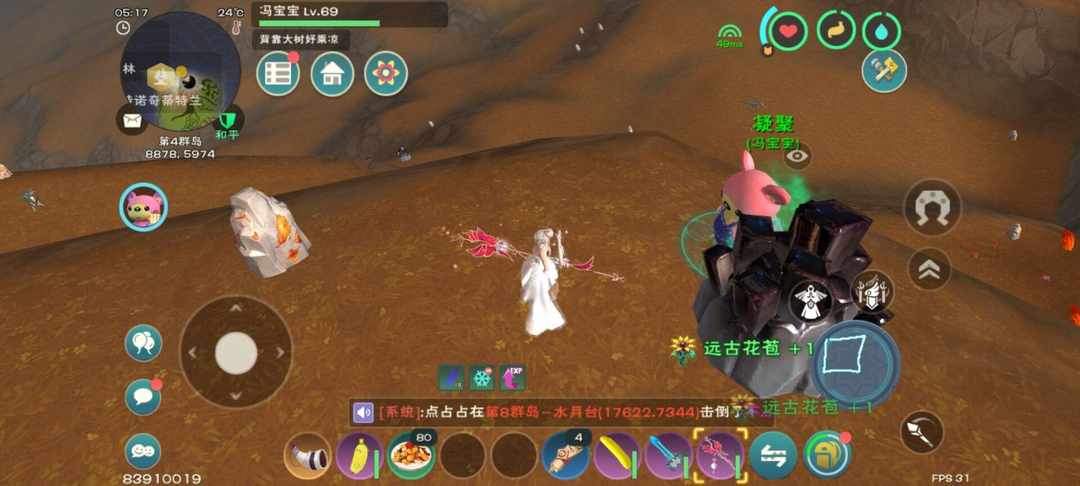Toggle the green shield peace mode
Screen dimensions: 1080x486
230,119
